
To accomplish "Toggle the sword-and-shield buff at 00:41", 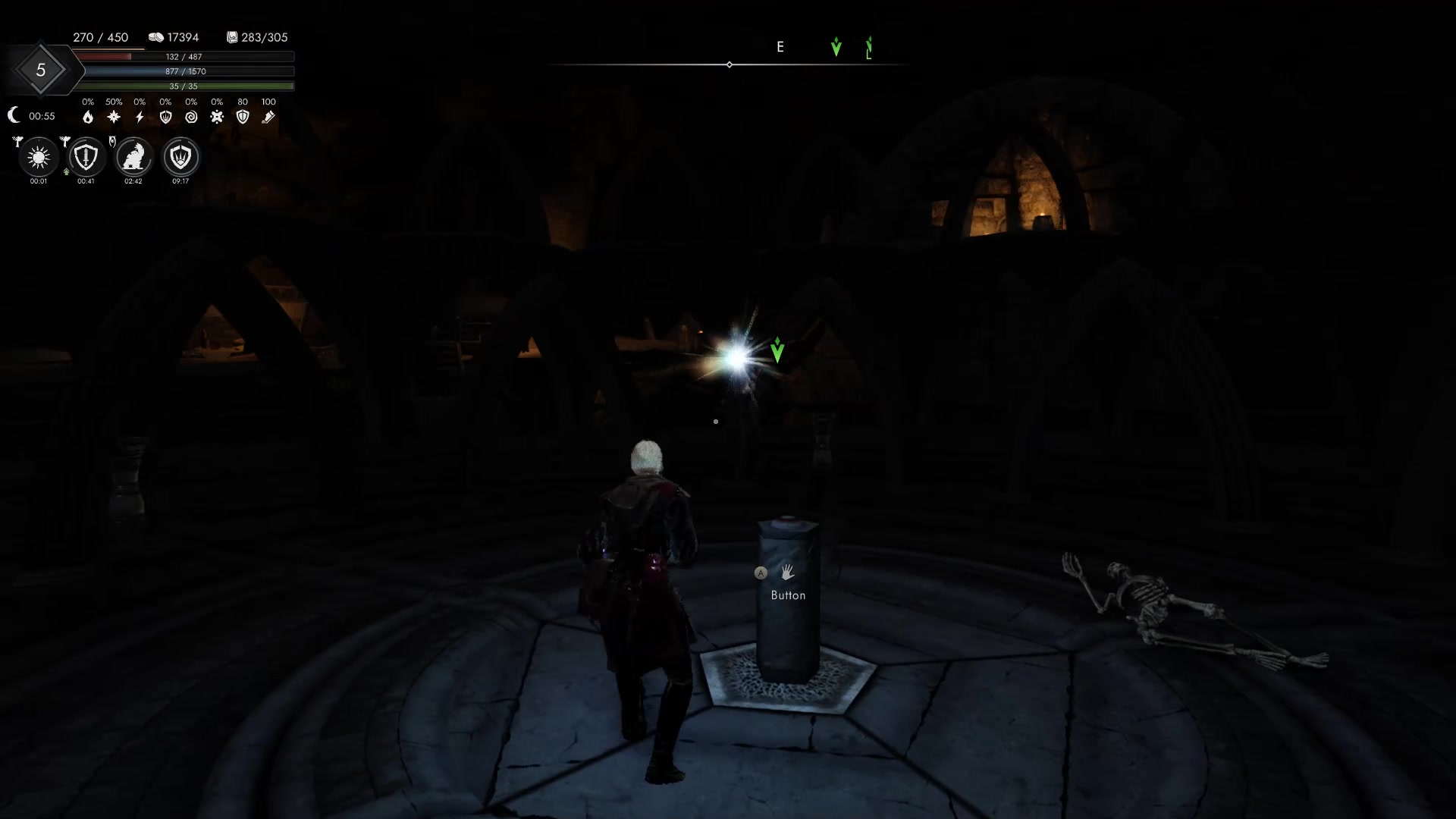I will click(85, 157).
